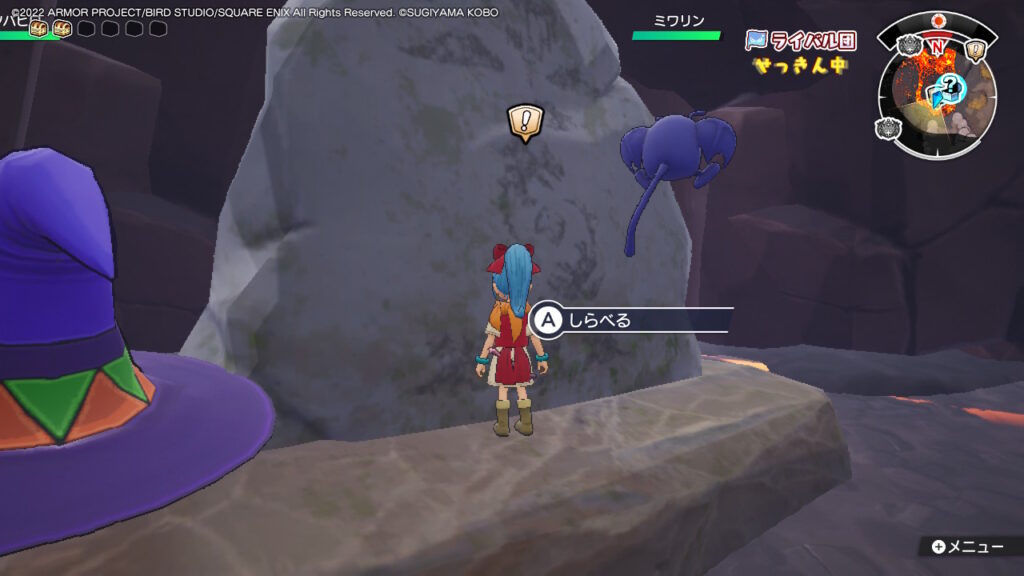Select the question-mark treasure marker on minimap
The image size is (1024, 576).
click(949, 86)
